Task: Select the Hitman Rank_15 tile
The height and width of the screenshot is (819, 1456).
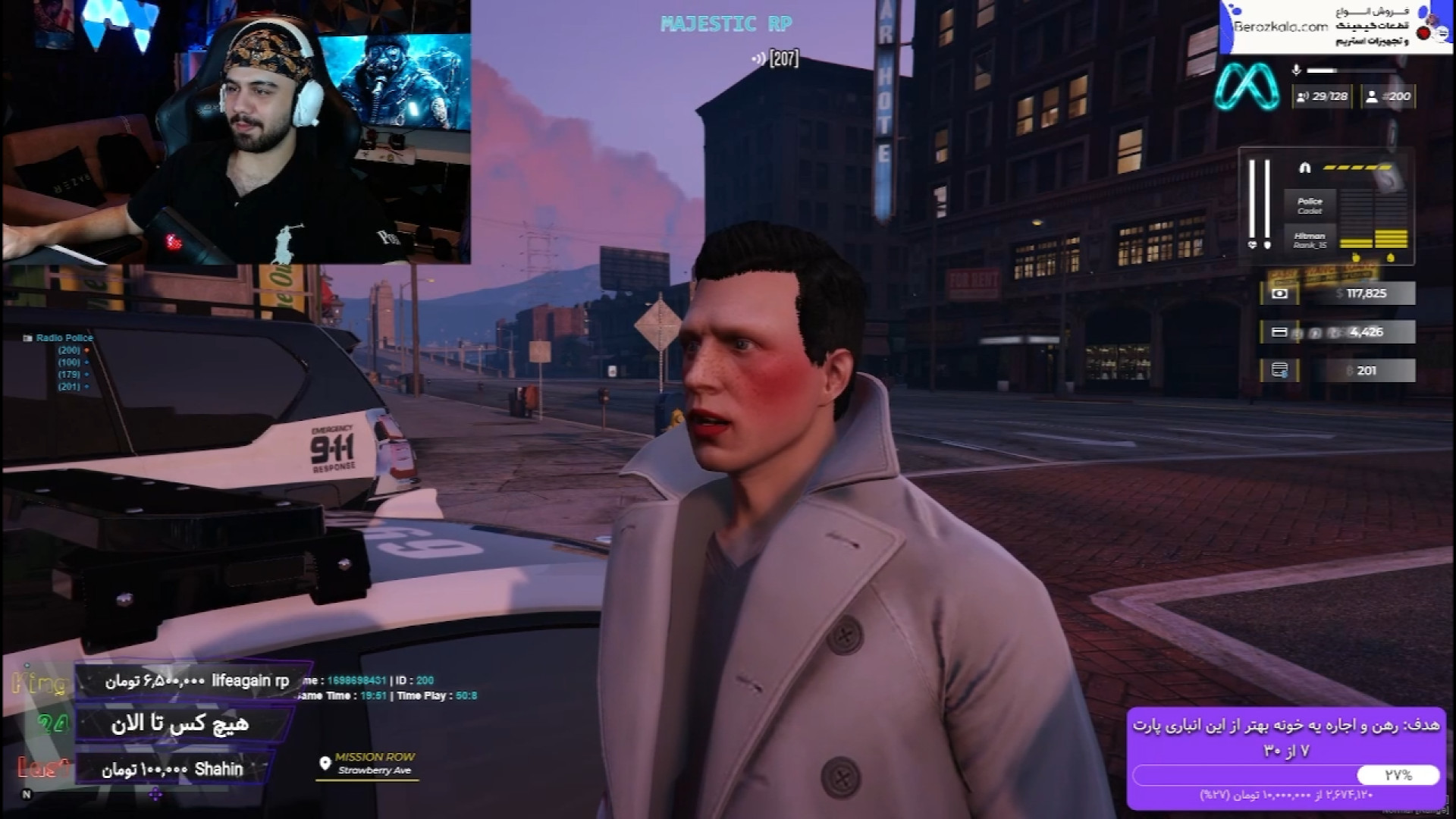Action: click(1310, 240)
